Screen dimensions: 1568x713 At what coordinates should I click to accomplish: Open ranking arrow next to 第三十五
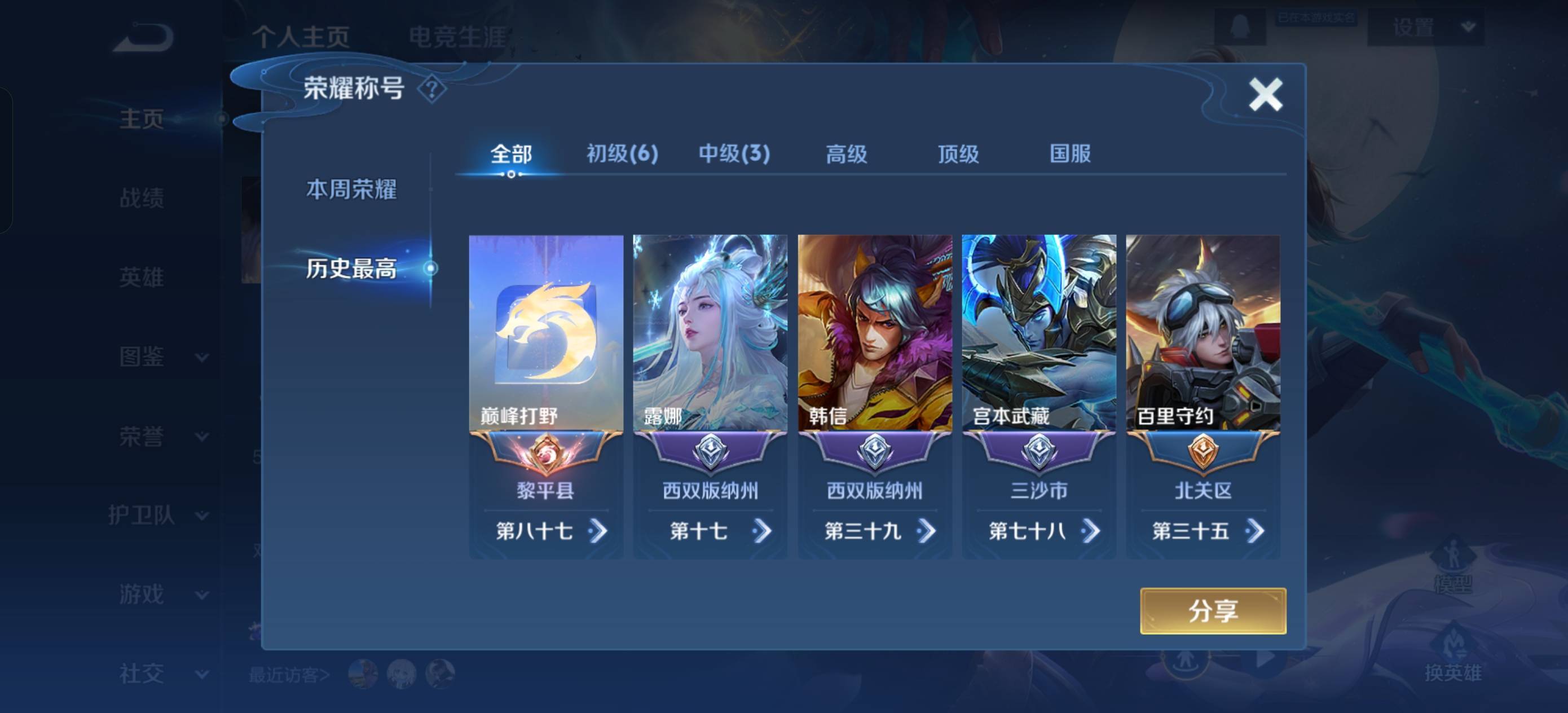point(1254,531)
